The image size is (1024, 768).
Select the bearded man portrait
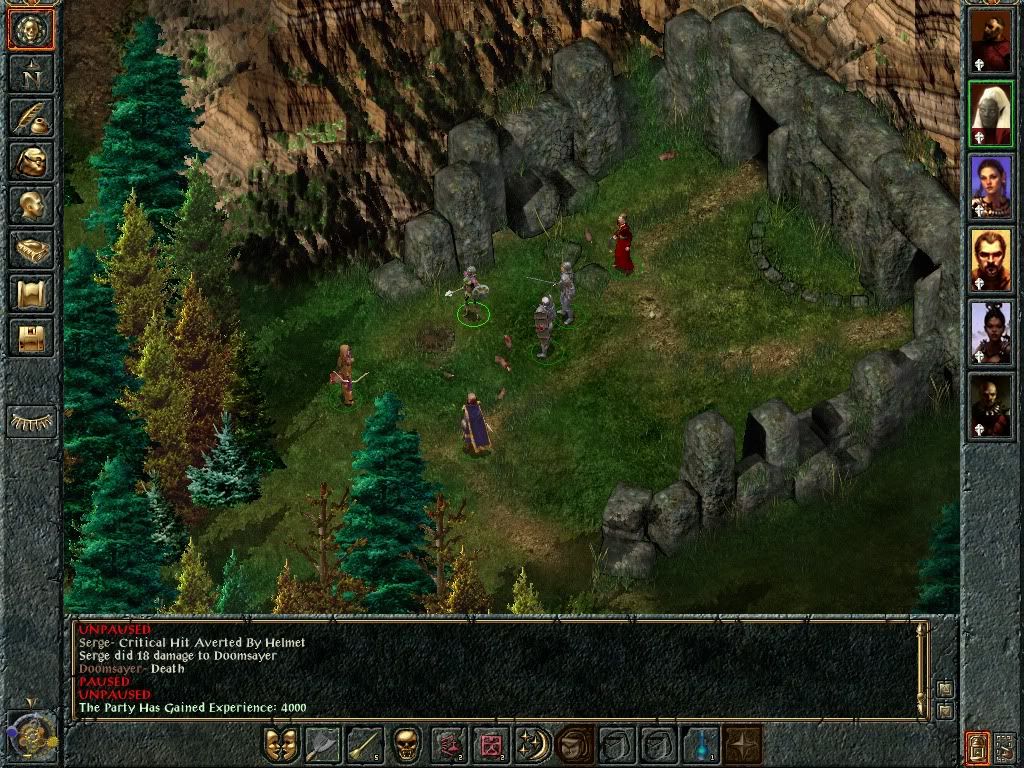[x=991, y=260]
